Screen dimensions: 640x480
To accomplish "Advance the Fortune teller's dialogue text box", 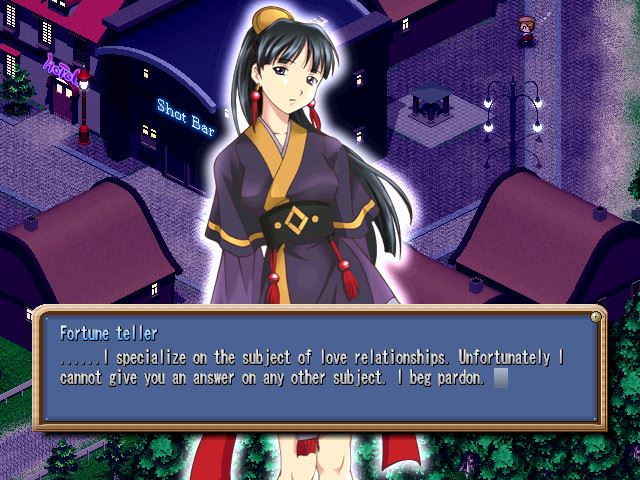I will [320, 366].
